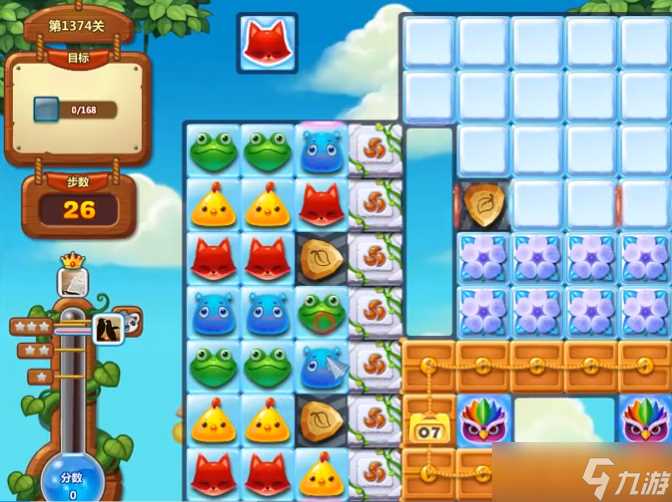This screenshot has height=502, width=672.
Task: Choose the frog tile beside the blue hippos
Action: click(321, 312)
